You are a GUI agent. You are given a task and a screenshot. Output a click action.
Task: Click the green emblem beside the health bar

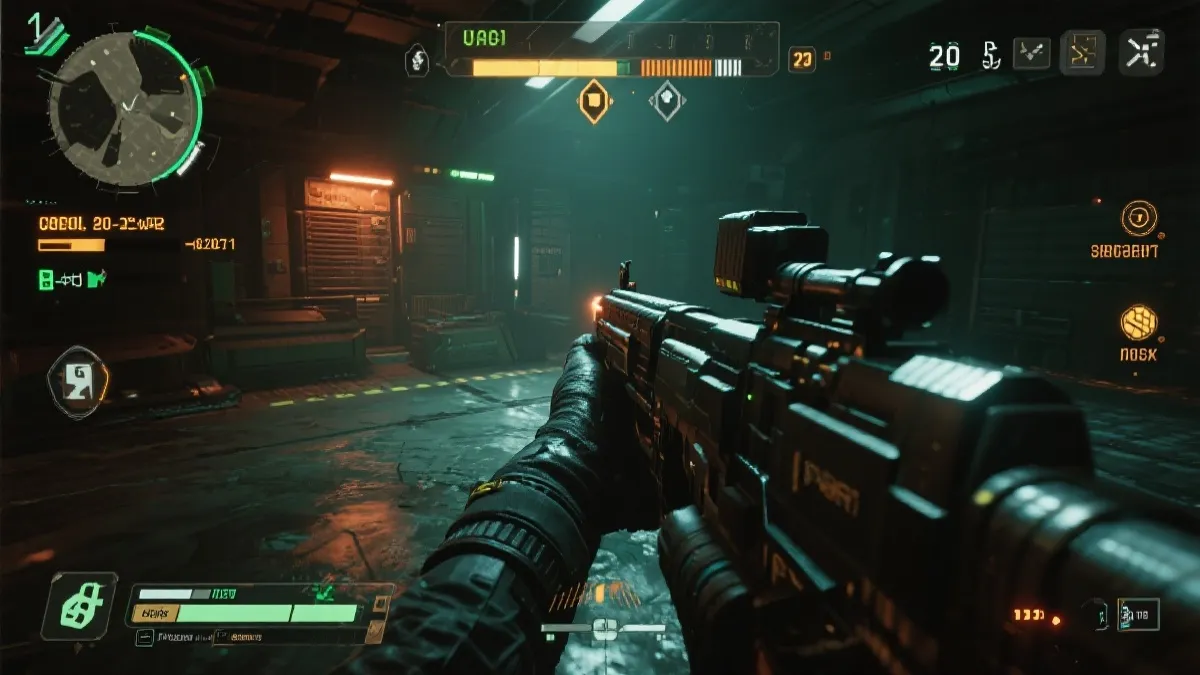click(79, 606)
